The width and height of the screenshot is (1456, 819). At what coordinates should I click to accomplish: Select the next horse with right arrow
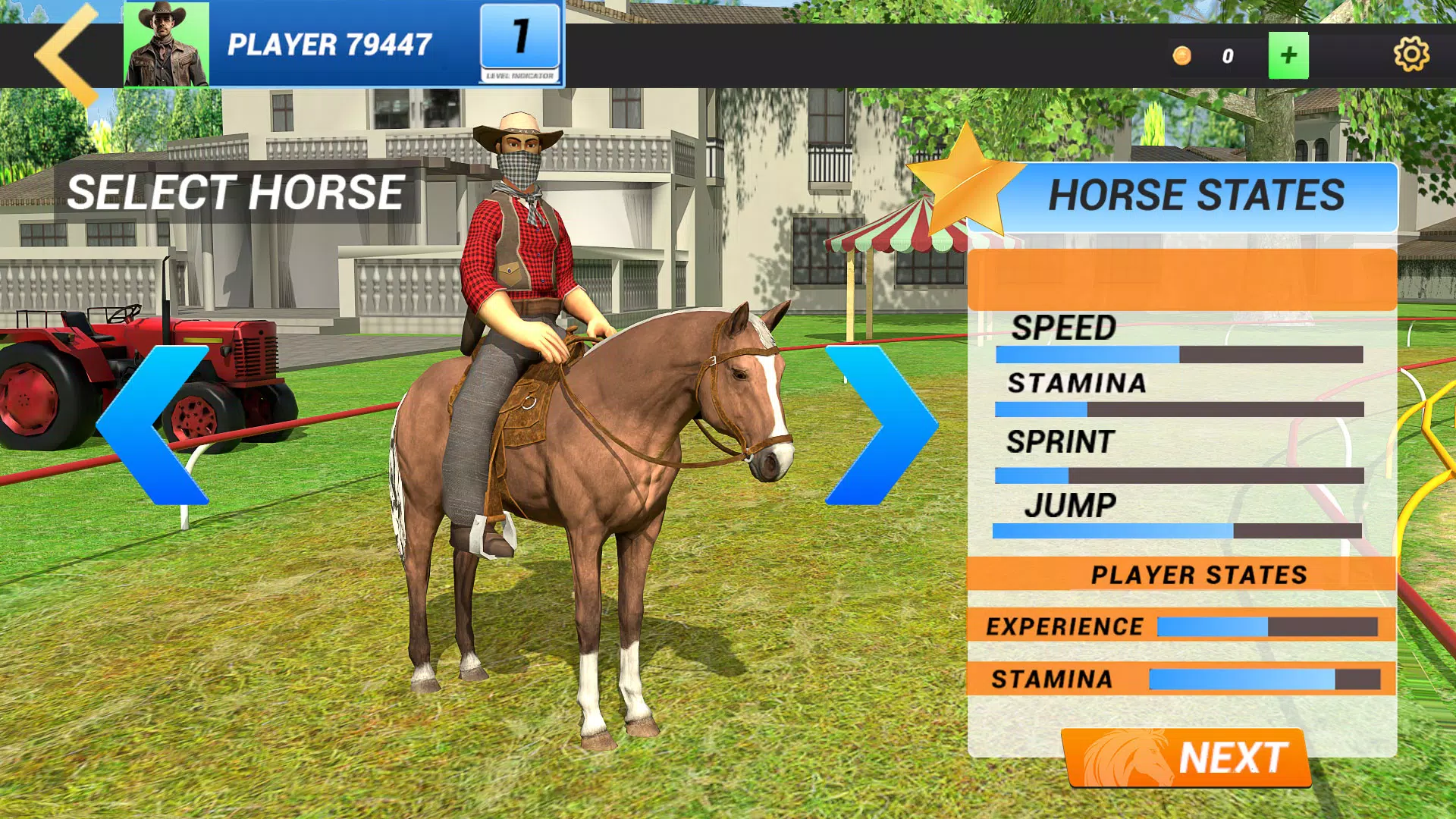point(880,425)
